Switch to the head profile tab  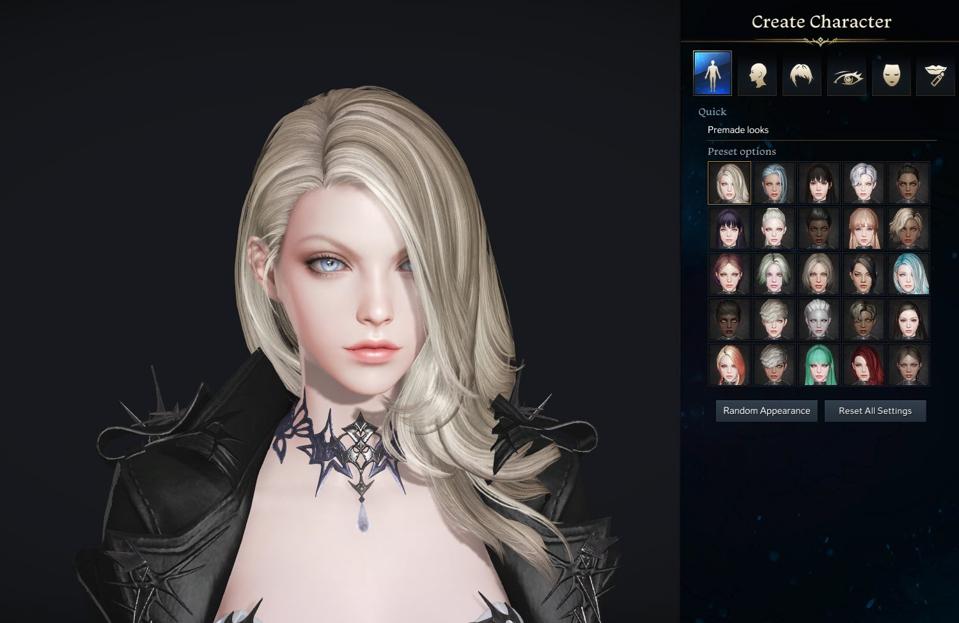point(757,75)
